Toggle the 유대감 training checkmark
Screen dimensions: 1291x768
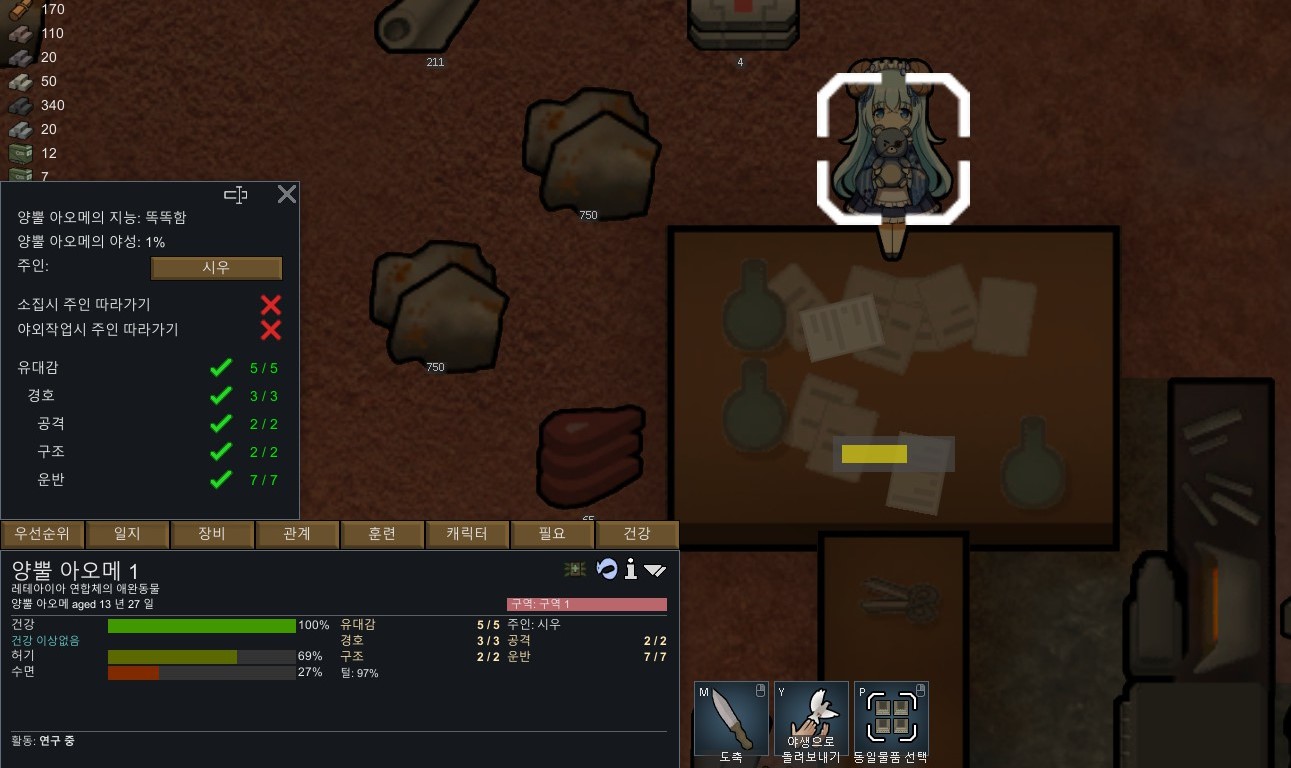[x=221, y=368]
